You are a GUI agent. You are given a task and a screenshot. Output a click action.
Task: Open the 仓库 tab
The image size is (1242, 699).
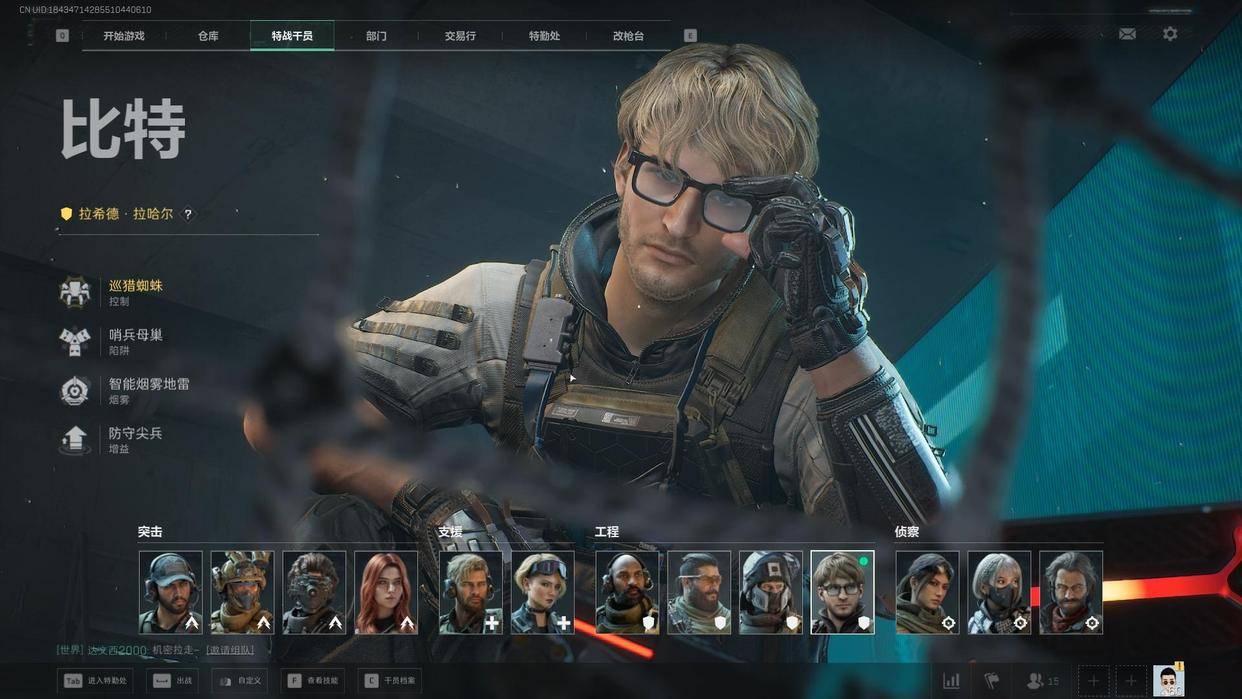(208, 36)
